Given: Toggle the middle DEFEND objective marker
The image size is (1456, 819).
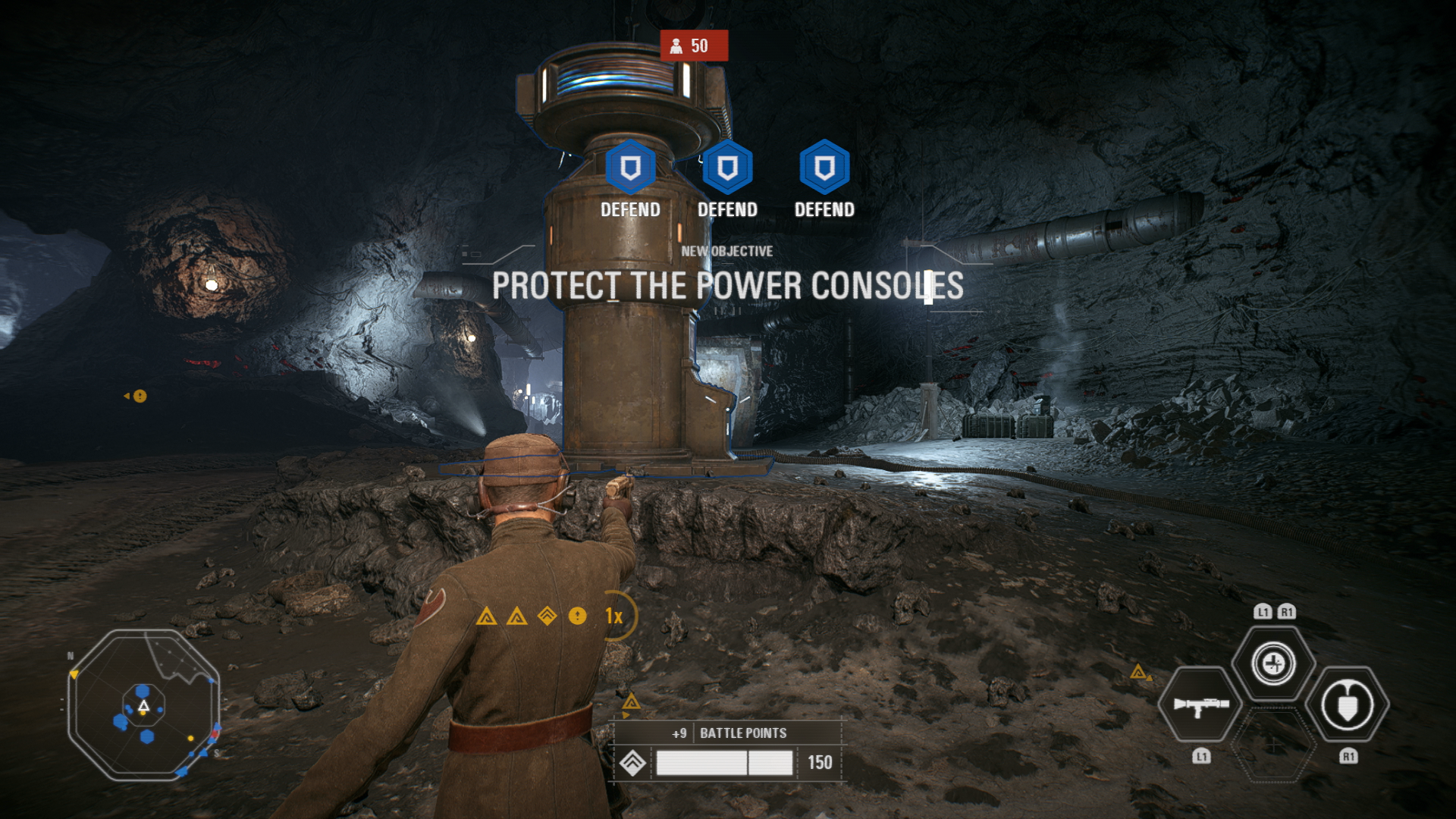Looking at the screenshot, I should point(726,165).
